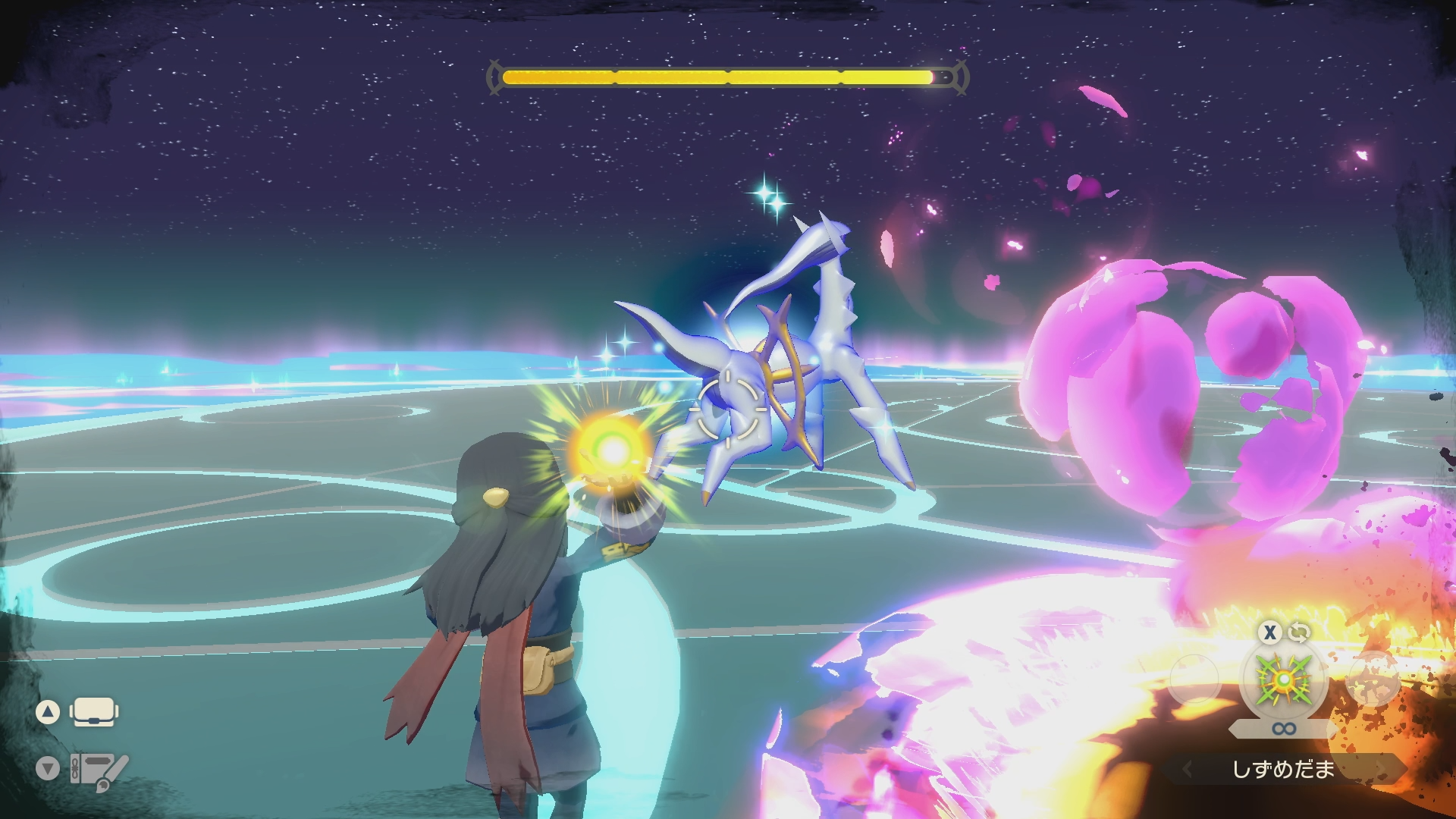Click the swap arrows icon above the balm

coord(1299,632)
